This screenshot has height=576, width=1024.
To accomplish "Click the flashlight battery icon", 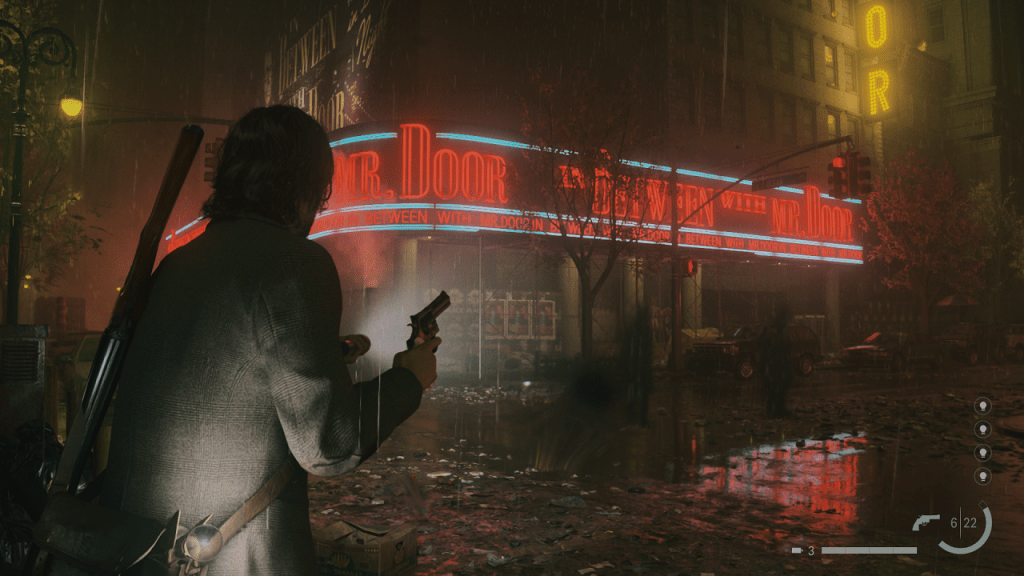I will coord(797,550).
